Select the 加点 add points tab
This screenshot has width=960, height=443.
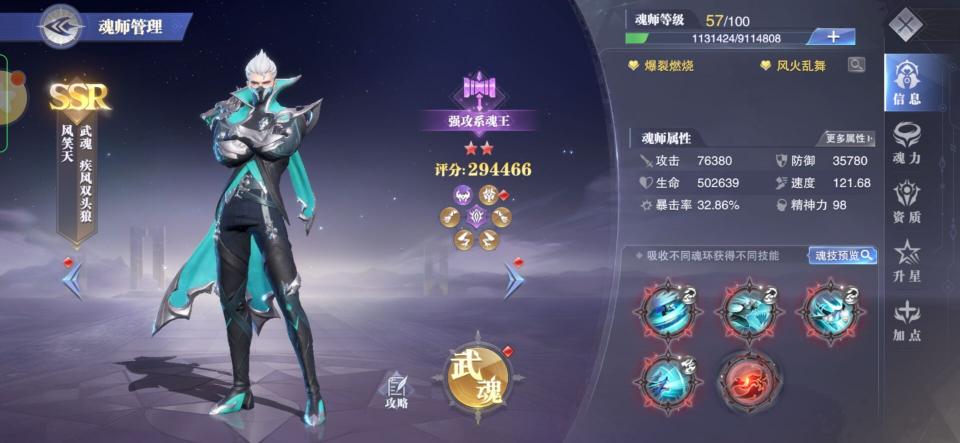pyautogui.click(x=907, y=319)
